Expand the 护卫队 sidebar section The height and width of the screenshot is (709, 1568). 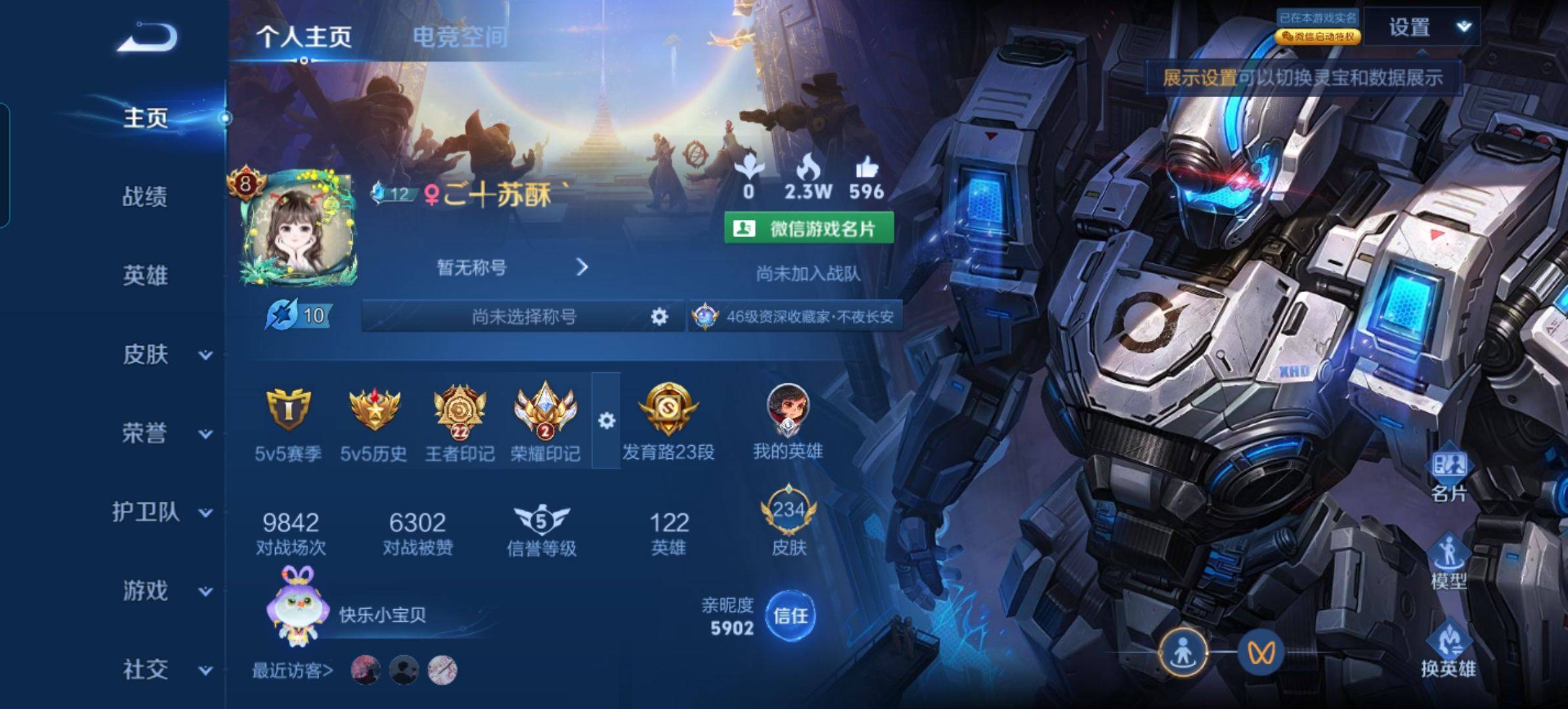point(161,512)
